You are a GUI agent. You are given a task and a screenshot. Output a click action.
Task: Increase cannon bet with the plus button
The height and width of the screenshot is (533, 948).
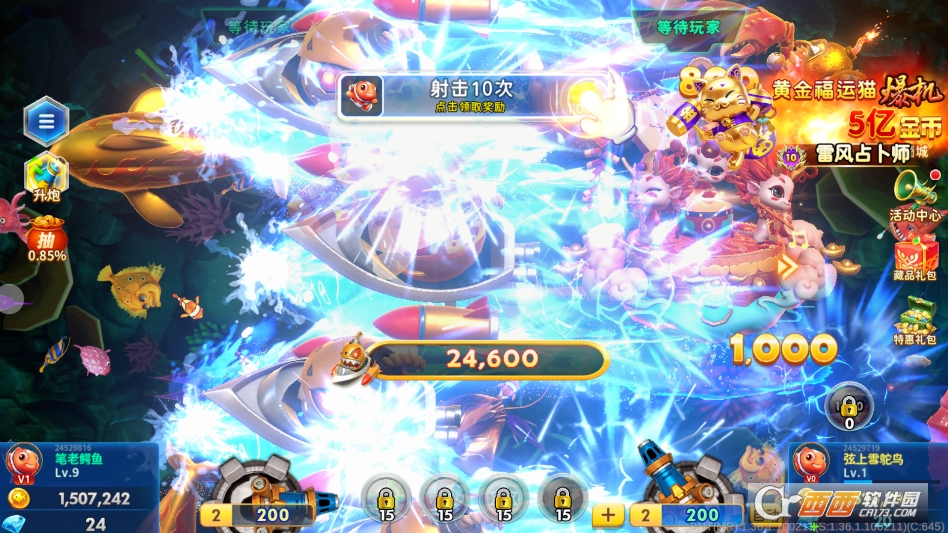click(x=608, y=515)
